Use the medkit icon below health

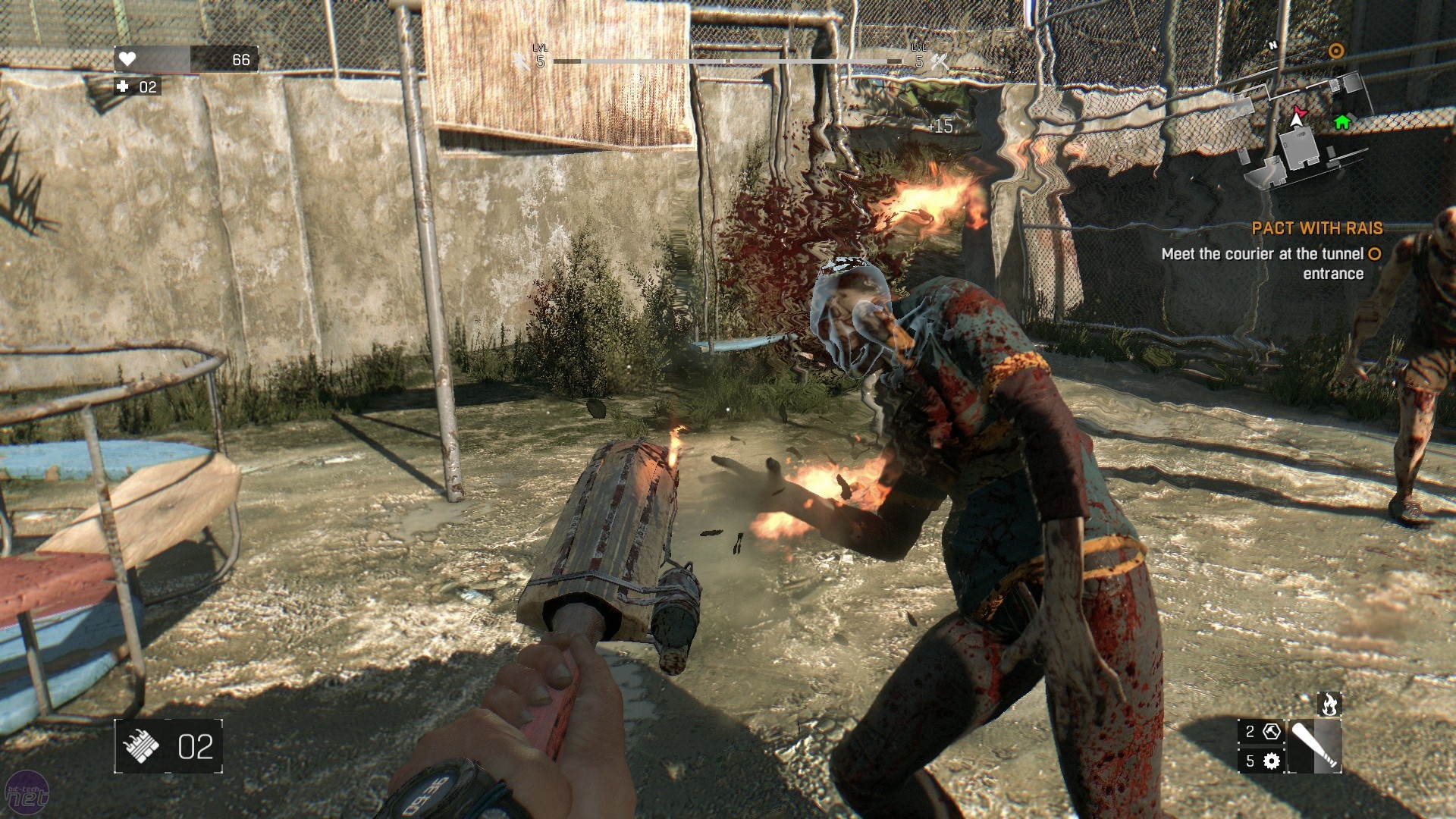[124, 86]
